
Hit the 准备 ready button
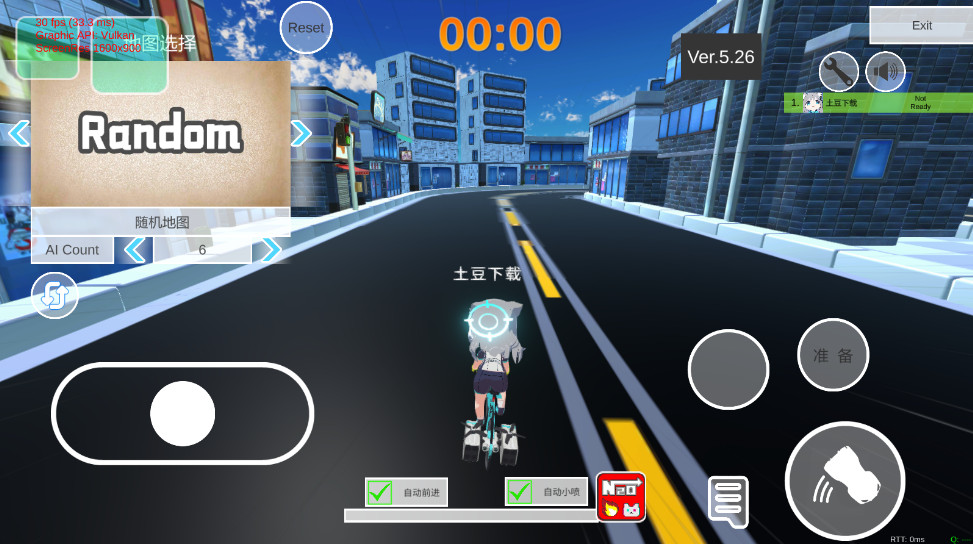click(833, 355)
